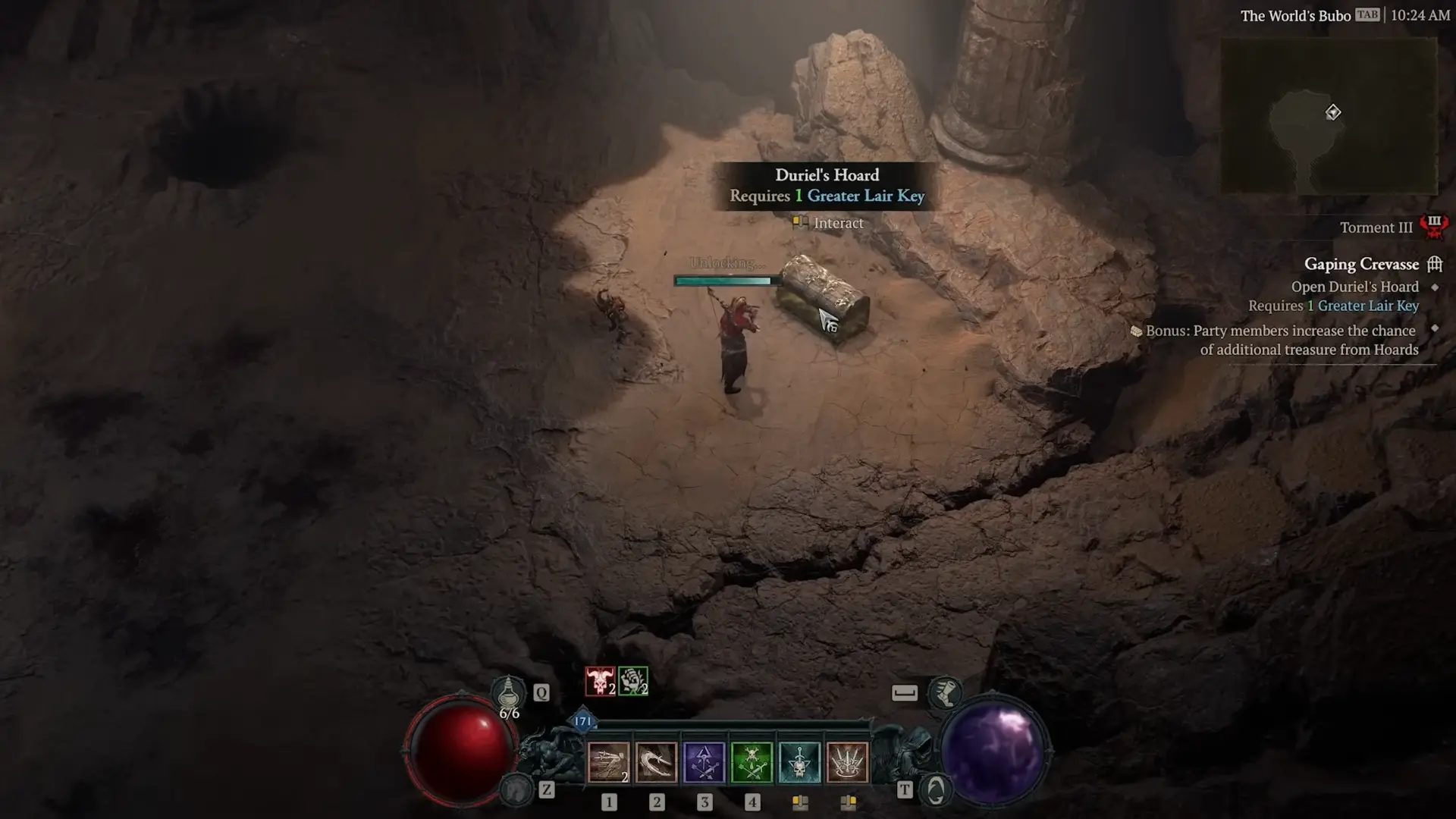Activate the curved blade slash skill

pos(657,762)
